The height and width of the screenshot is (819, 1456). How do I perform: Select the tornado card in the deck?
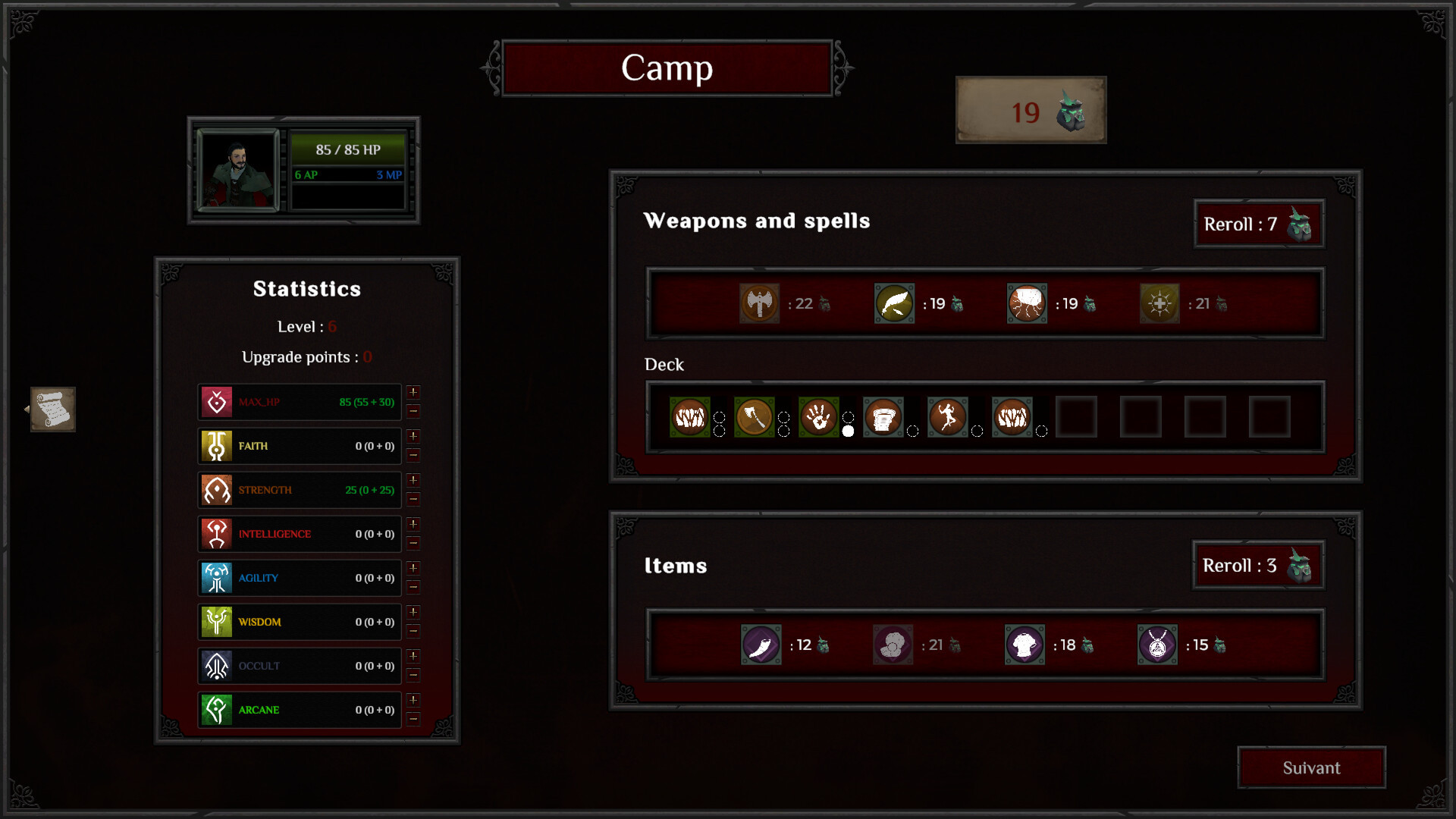tap(883, 417)
